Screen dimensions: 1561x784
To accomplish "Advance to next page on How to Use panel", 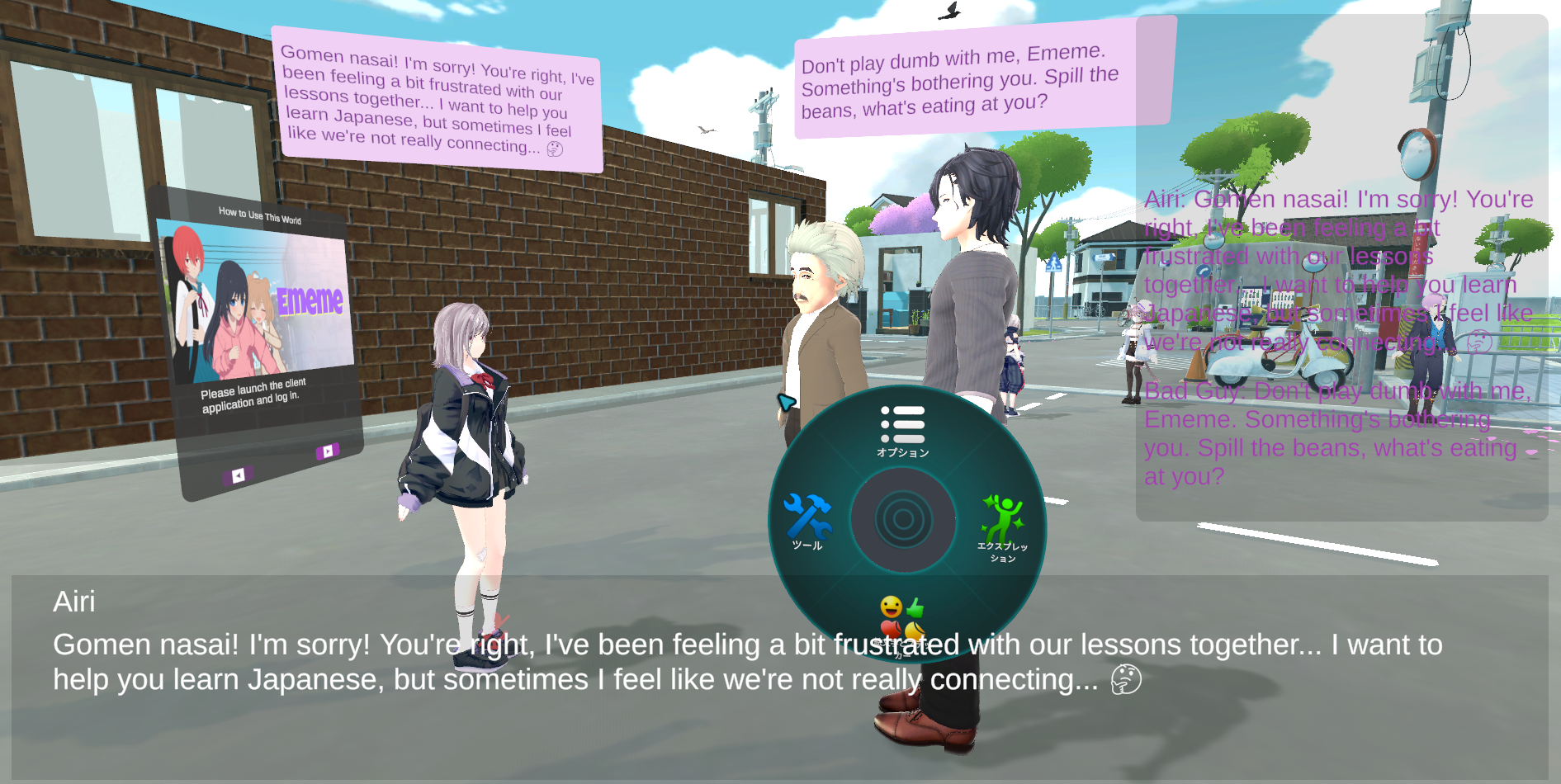I will pyautogui.click(x=328, y=451).
